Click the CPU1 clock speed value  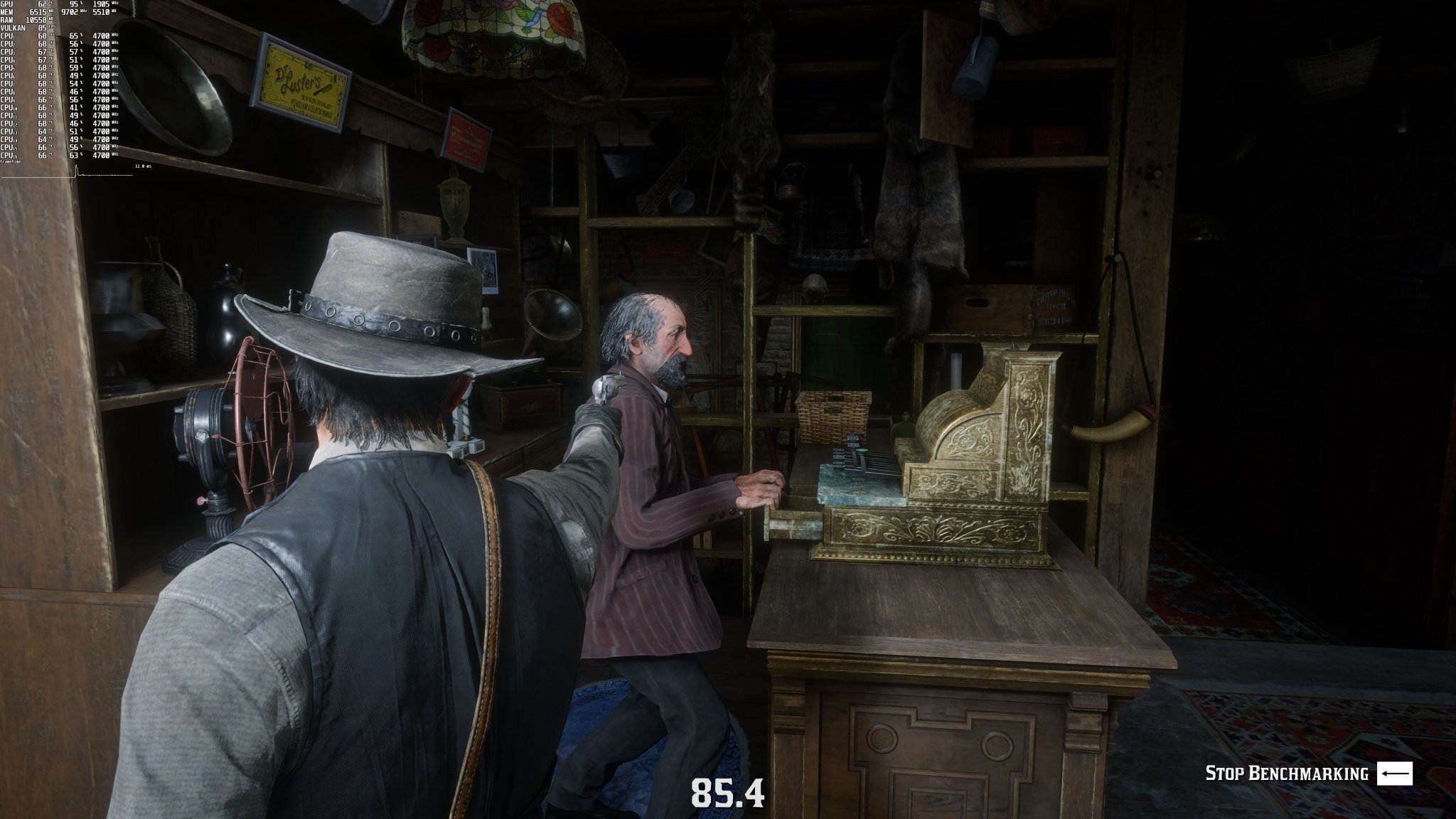tap(101, 36)
